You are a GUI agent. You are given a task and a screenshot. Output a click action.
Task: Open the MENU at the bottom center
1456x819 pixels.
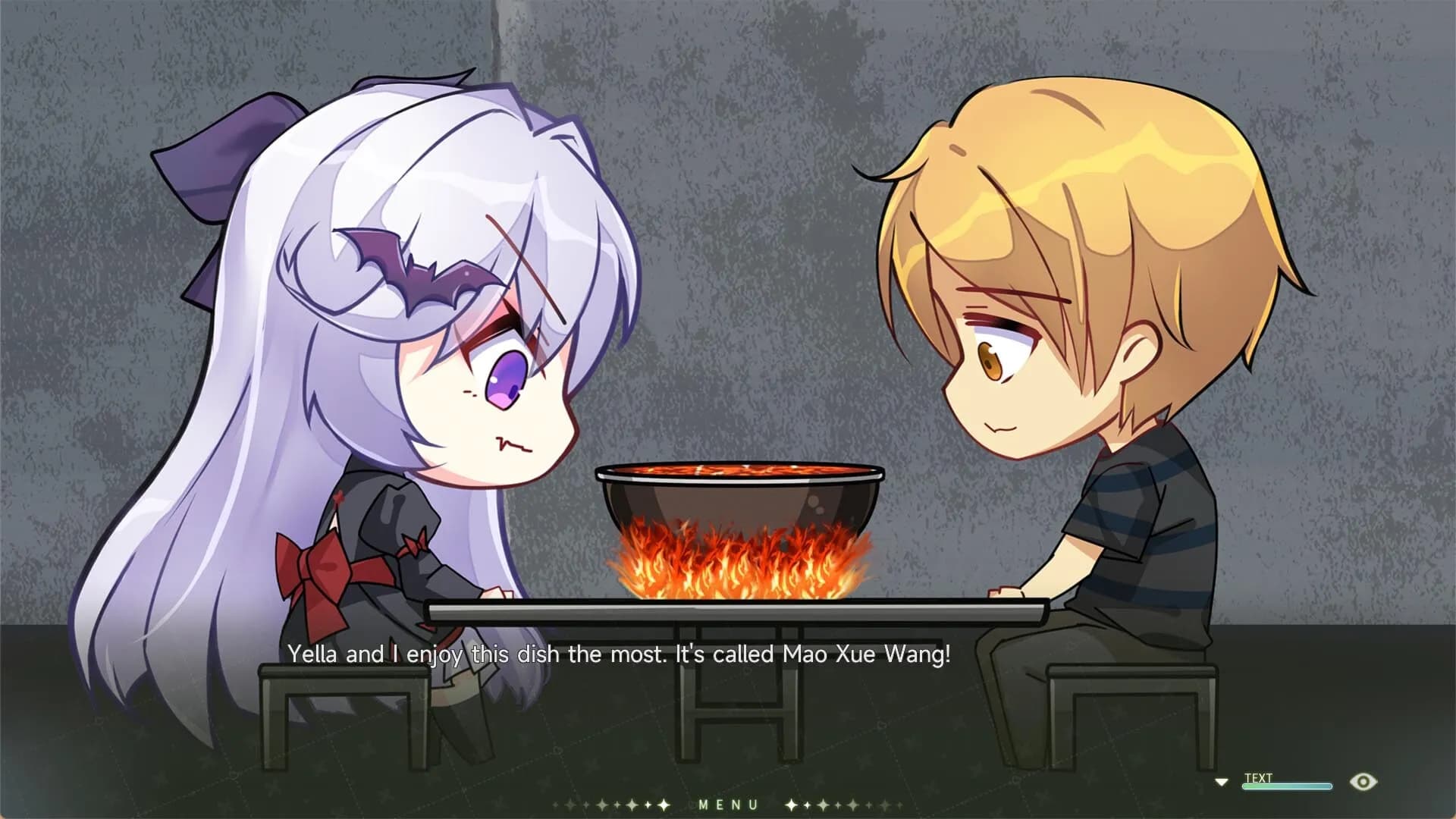(x=728, y=804)
